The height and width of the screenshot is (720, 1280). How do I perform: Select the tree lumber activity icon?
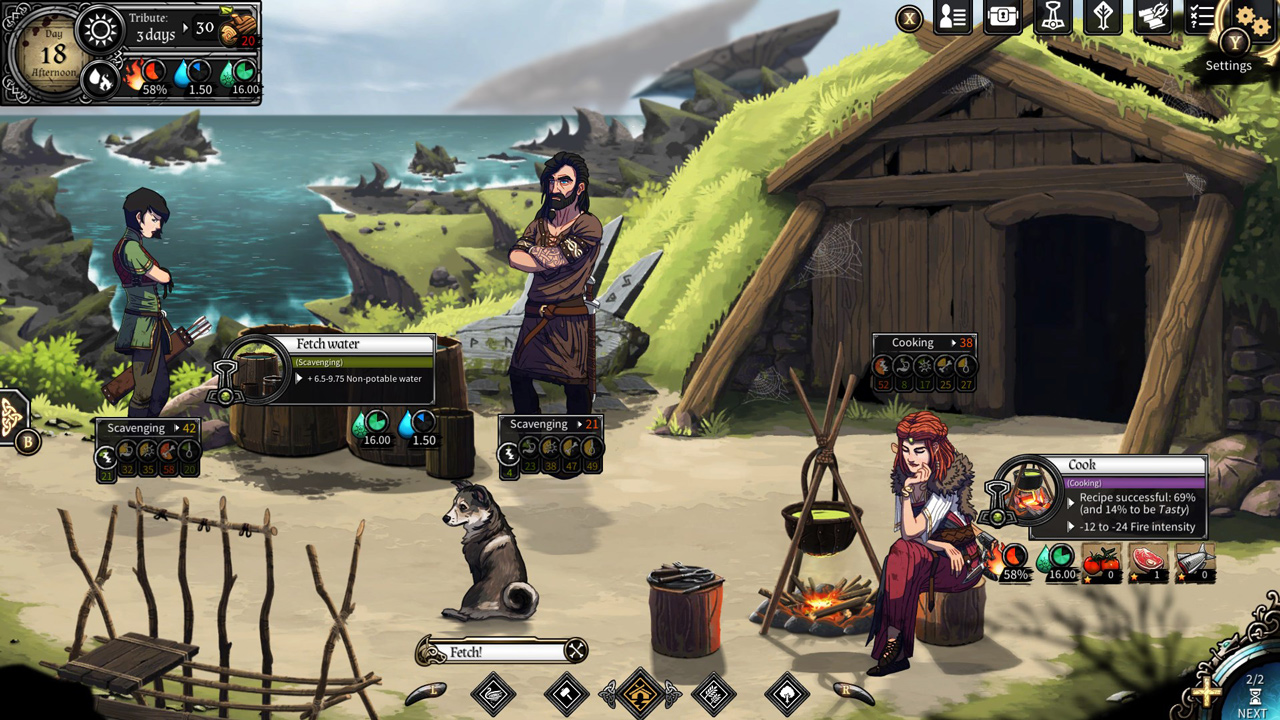click(x=785, y=693)
